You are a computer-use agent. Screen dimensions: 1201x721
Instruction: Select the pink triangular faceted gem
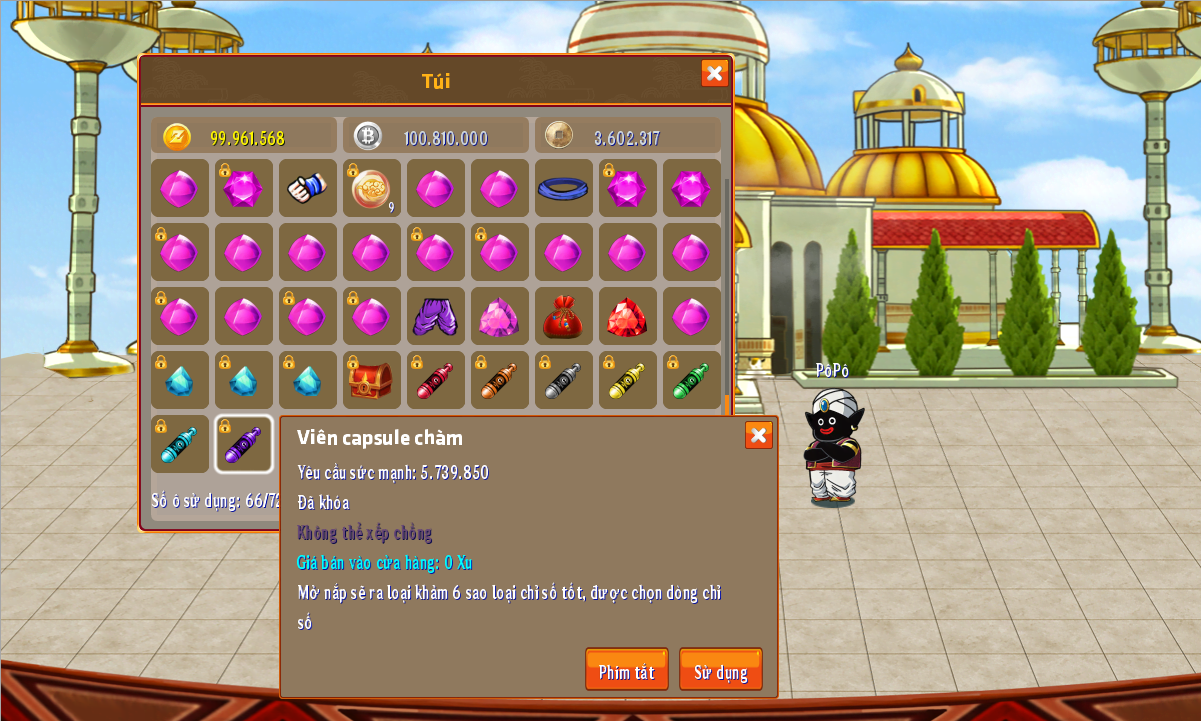(x=499, y=316)
